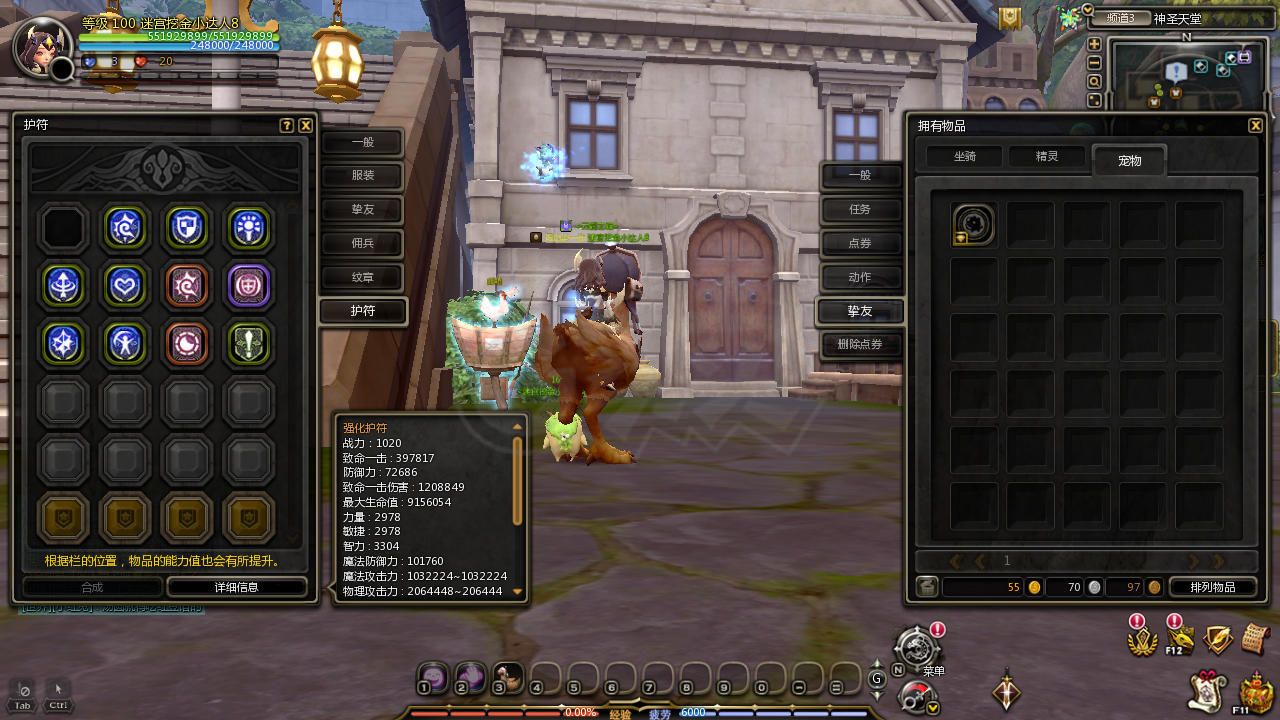Open help for the 护符 panel

pyautogui.click(x=287, y=126)
